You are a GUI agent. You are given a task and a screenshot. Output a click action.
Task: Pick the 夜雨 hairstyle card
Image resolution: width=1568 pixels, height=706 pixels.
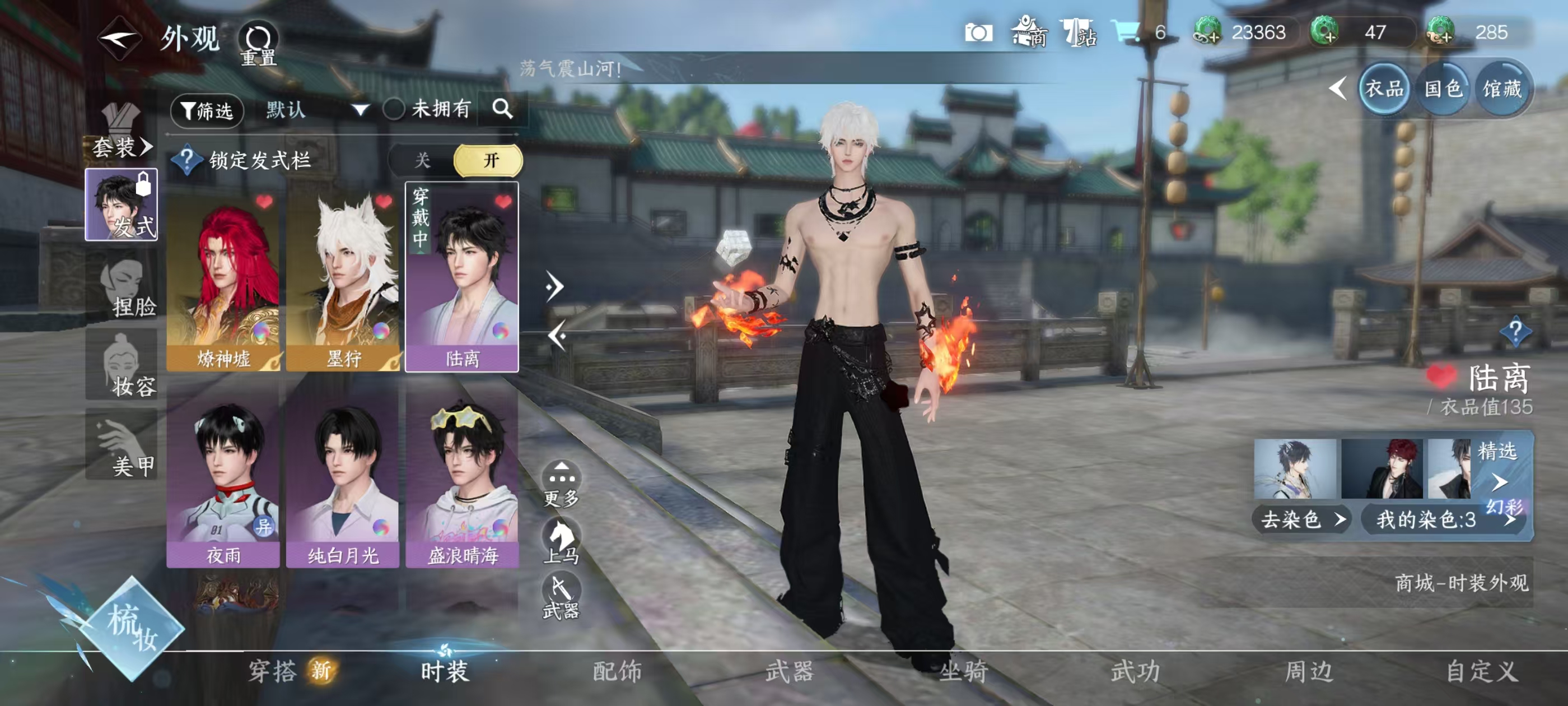tap(223, 478)
